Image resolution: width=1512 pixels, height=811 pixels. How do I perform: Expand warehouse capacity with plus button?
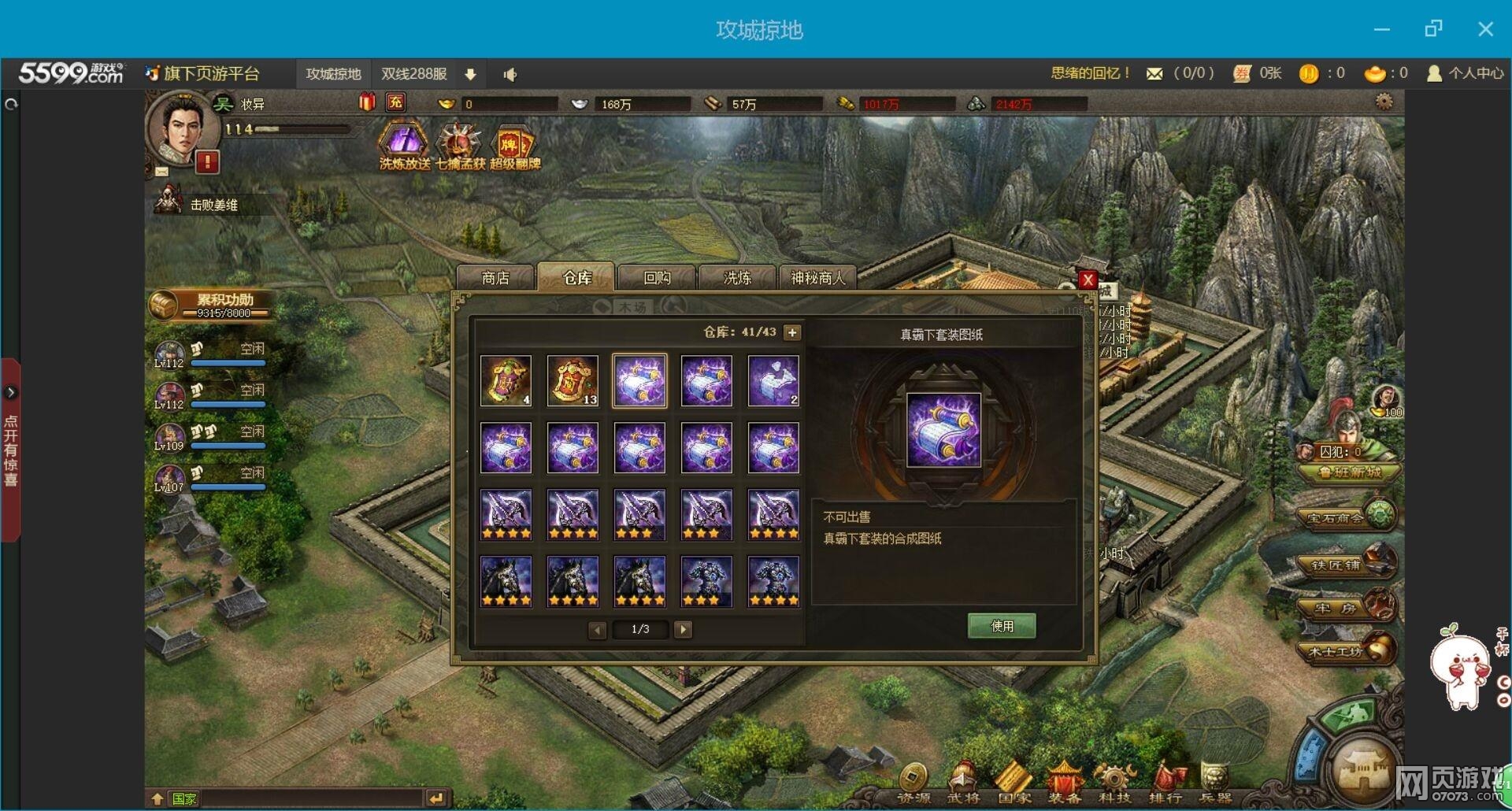tap(792, 332)
